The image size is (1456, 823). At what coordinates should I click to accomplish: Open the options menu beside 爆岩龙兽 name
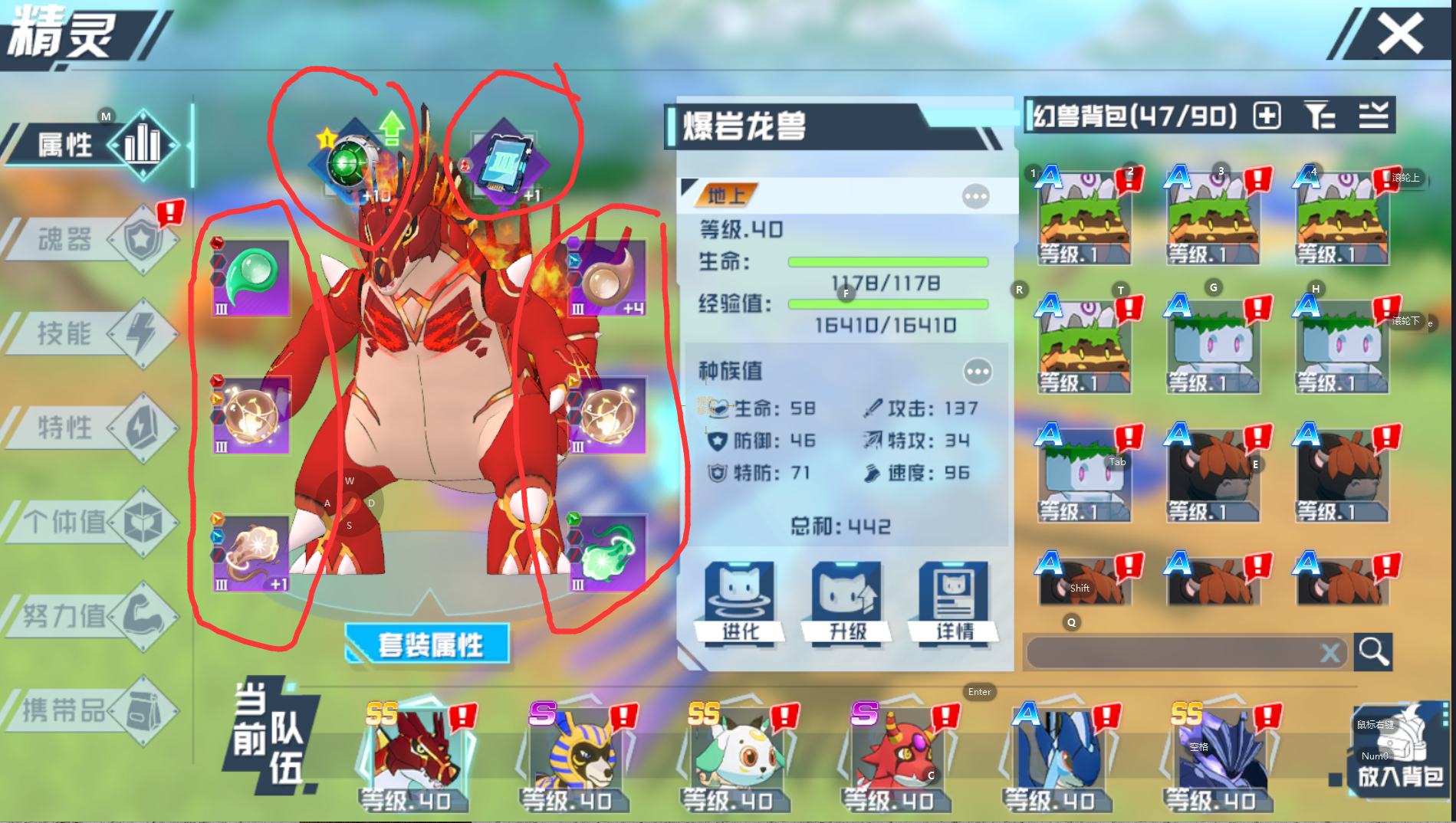[x=975, y=196]
